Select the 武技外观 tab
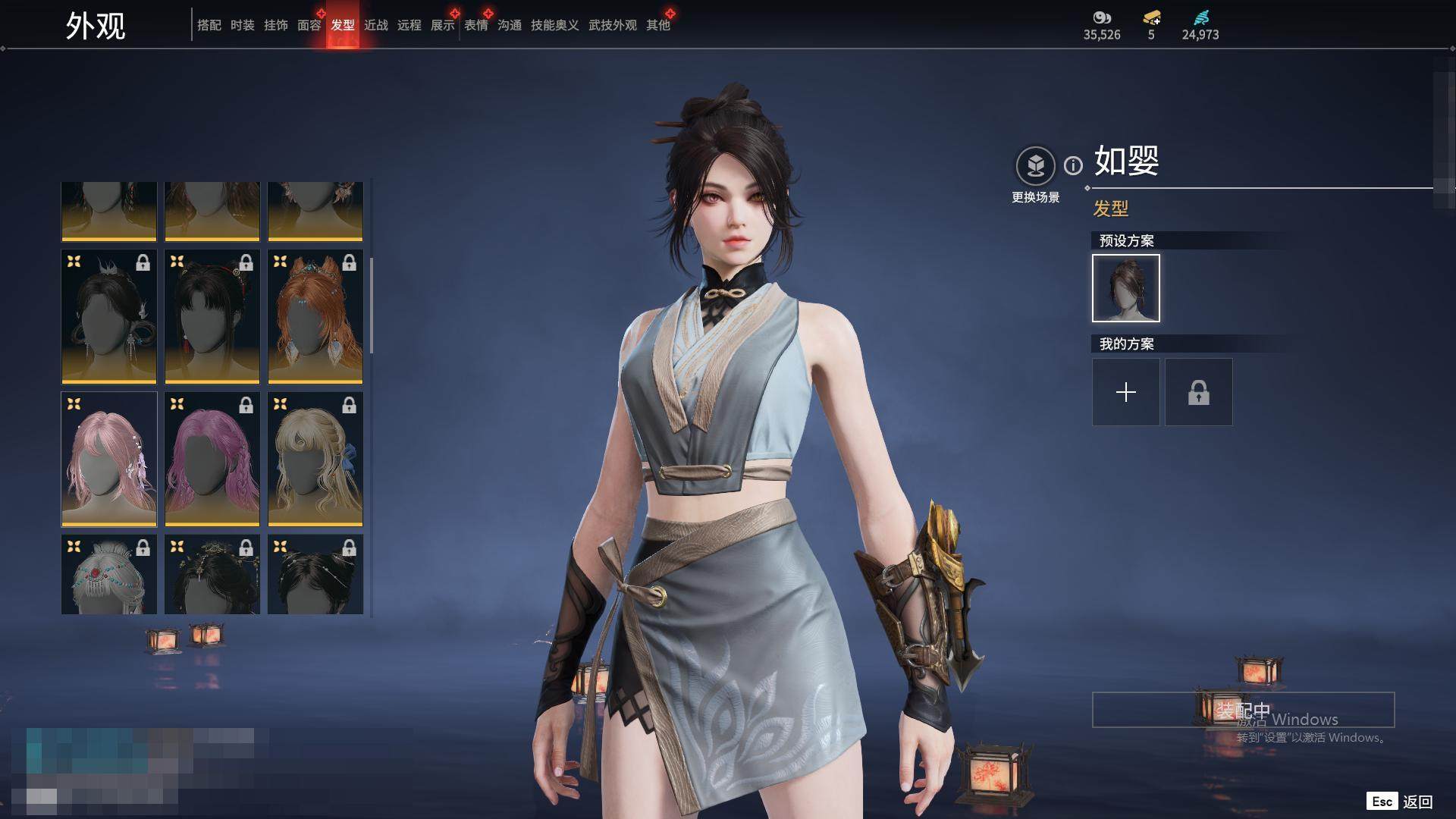The image size is (1456, 819). (612, 25)
